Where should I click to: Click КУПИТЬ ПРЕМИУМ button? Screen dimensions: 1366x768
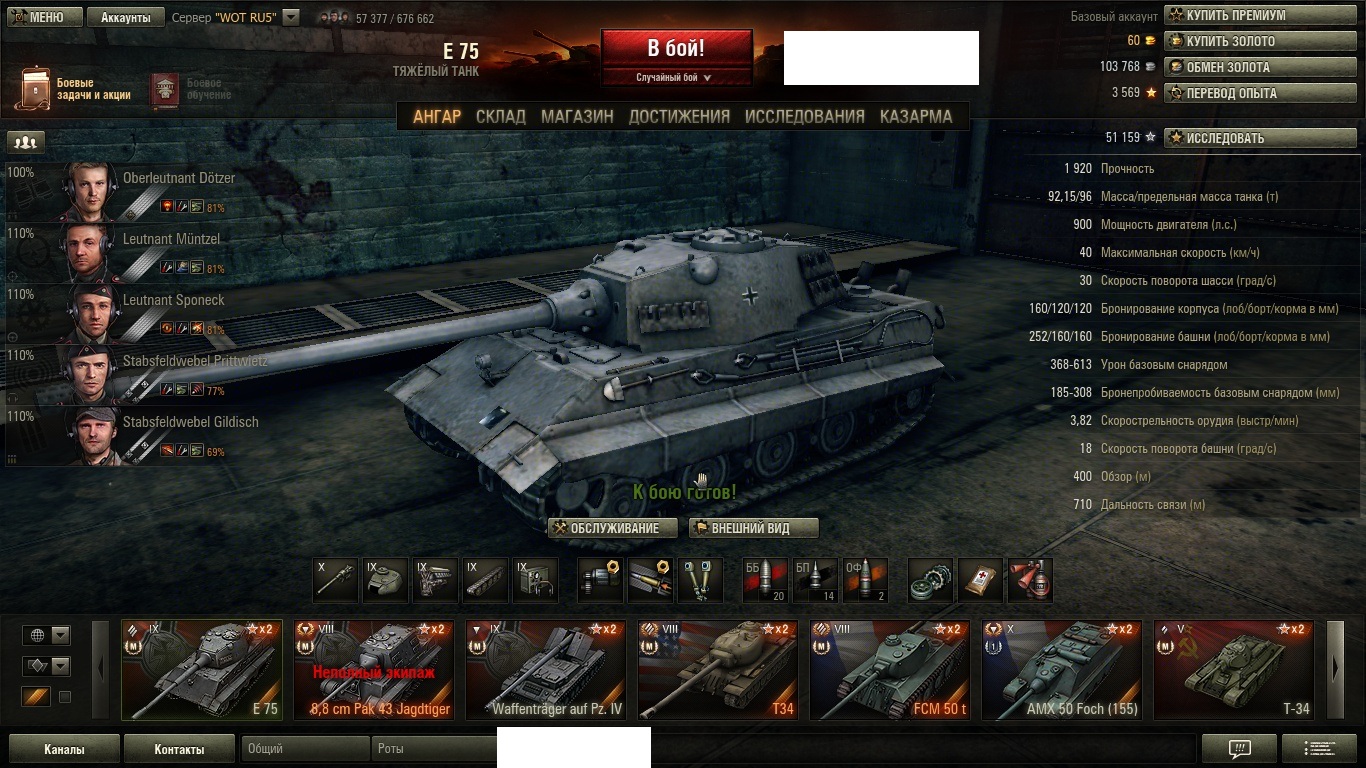click(1262, 15)
